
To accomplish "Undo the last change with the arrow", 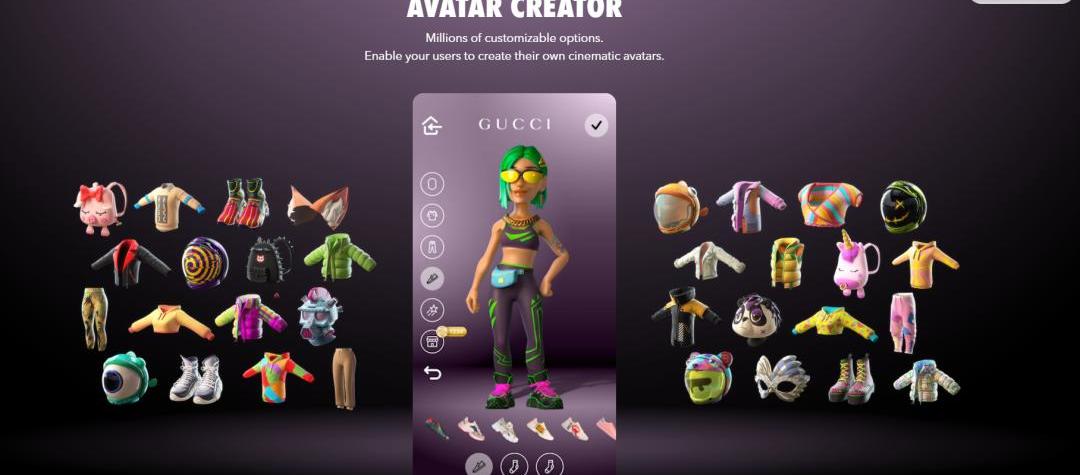I will [432, 373].
